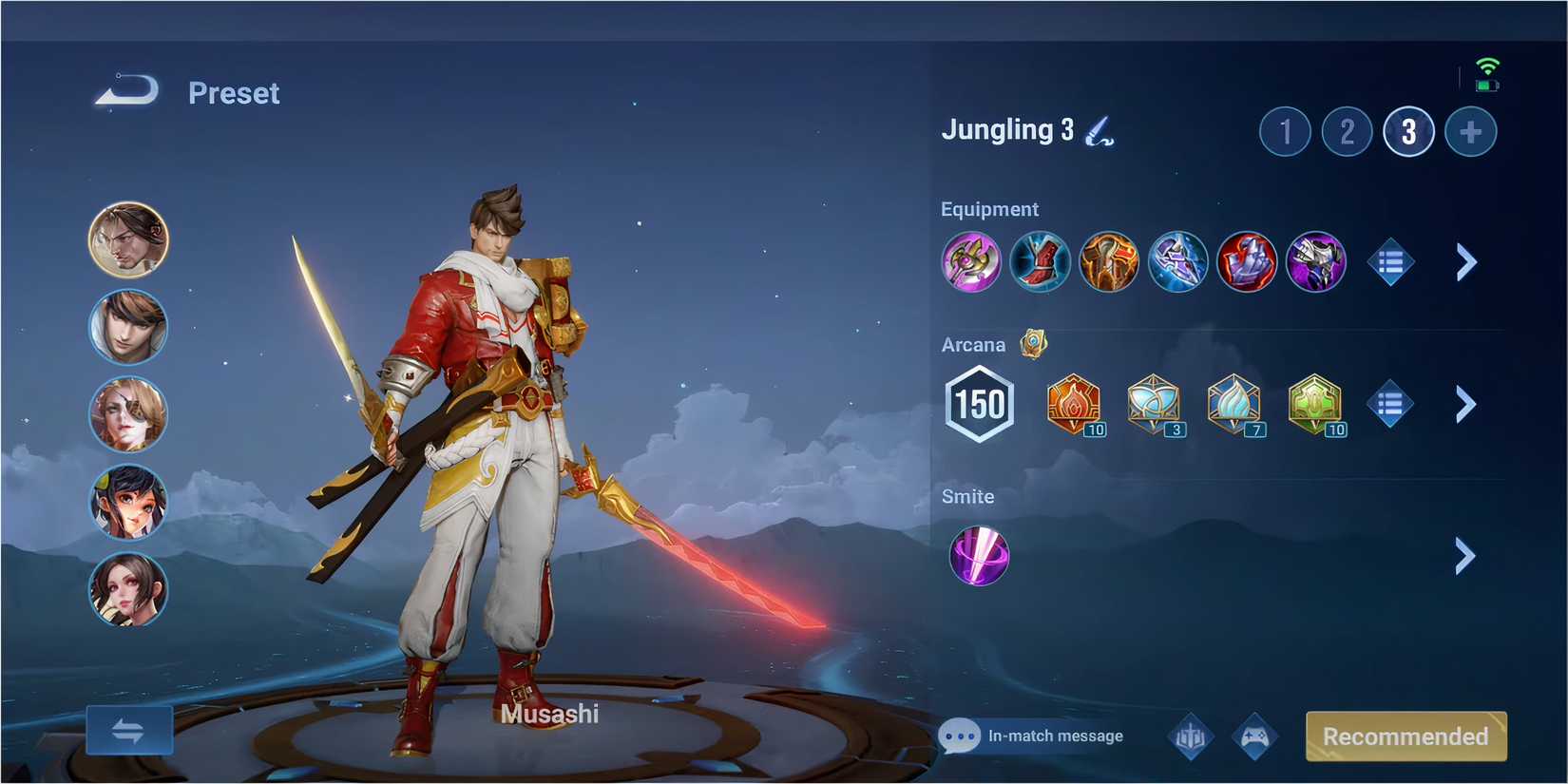Expand the Smite section arrow
The height and width of the screenshot is (784, 1568).
[x=1463, y=556]
